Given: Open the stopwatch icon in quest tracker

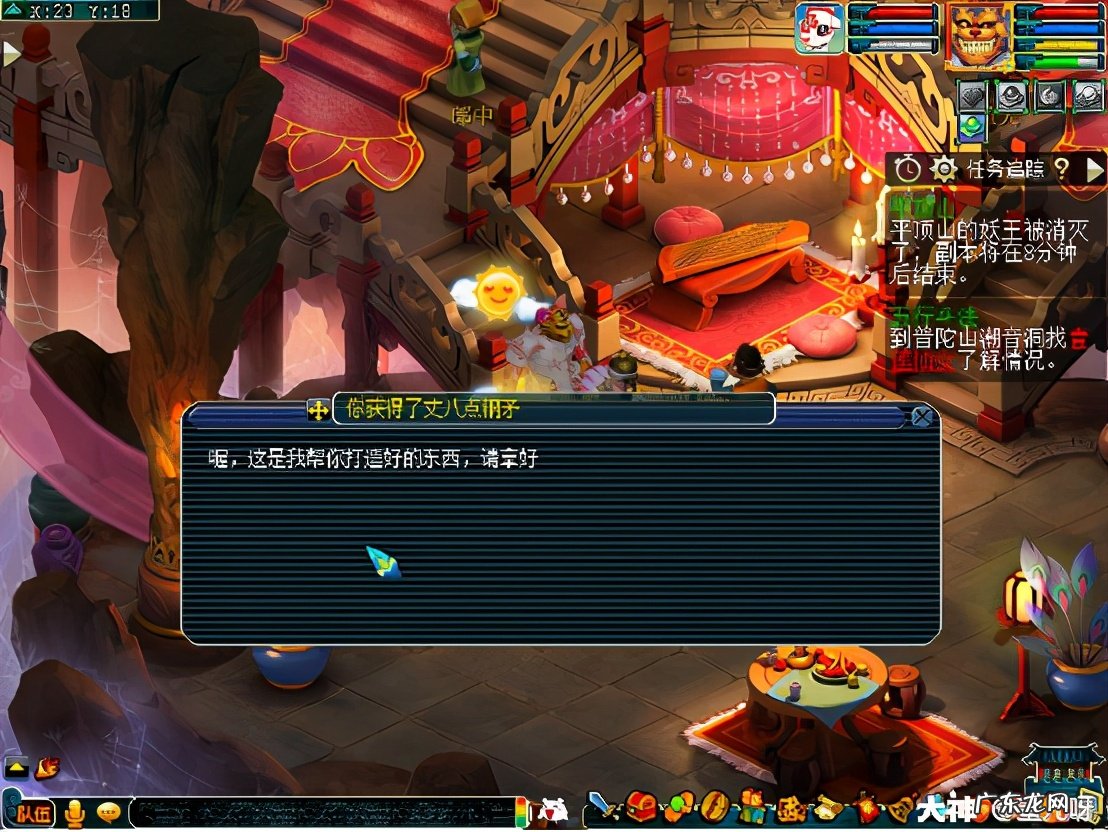Looking at the screenshot, I should (907, 169).
